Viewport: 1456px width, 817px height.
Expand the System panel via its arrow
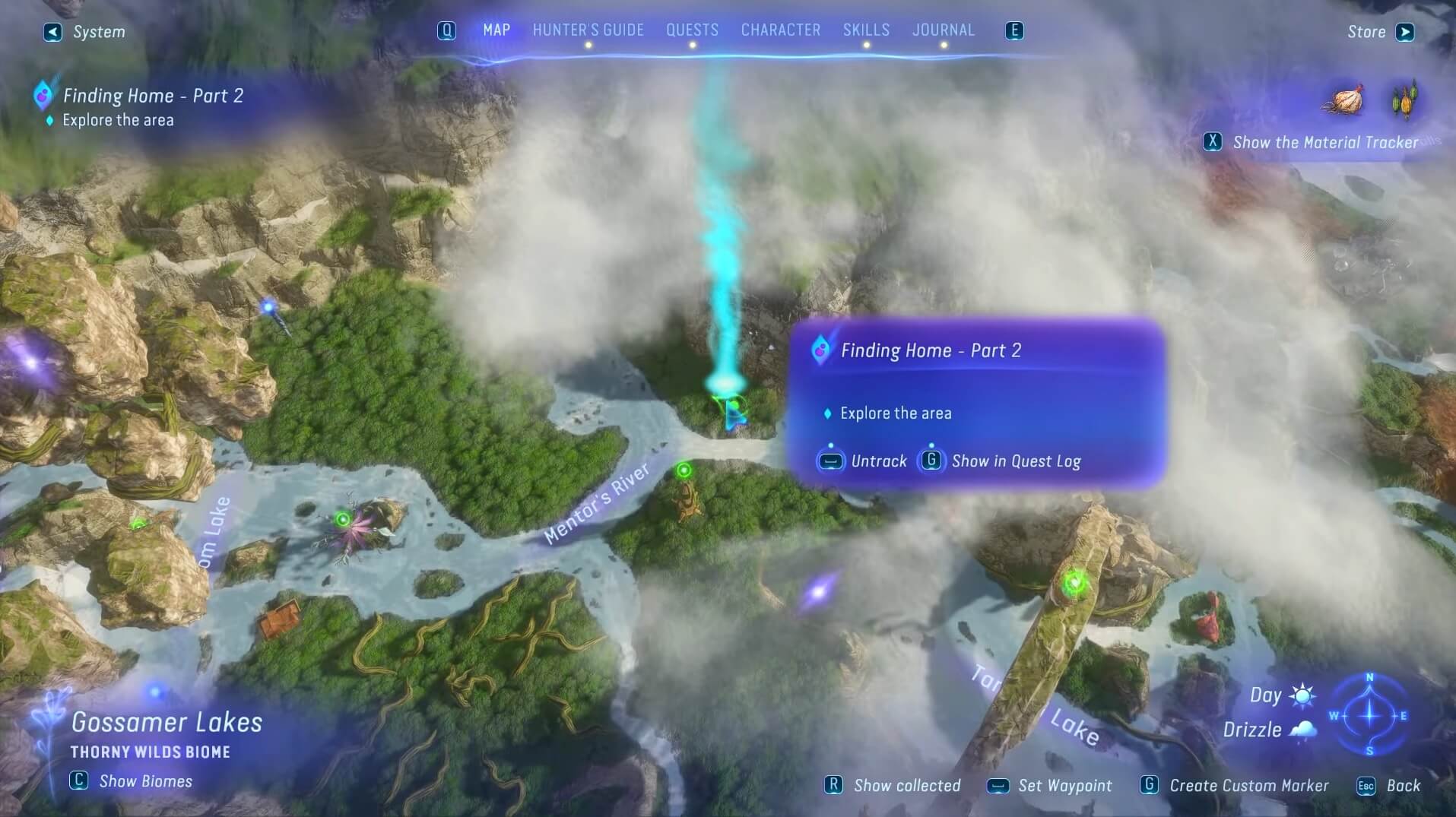click(52, 33)
